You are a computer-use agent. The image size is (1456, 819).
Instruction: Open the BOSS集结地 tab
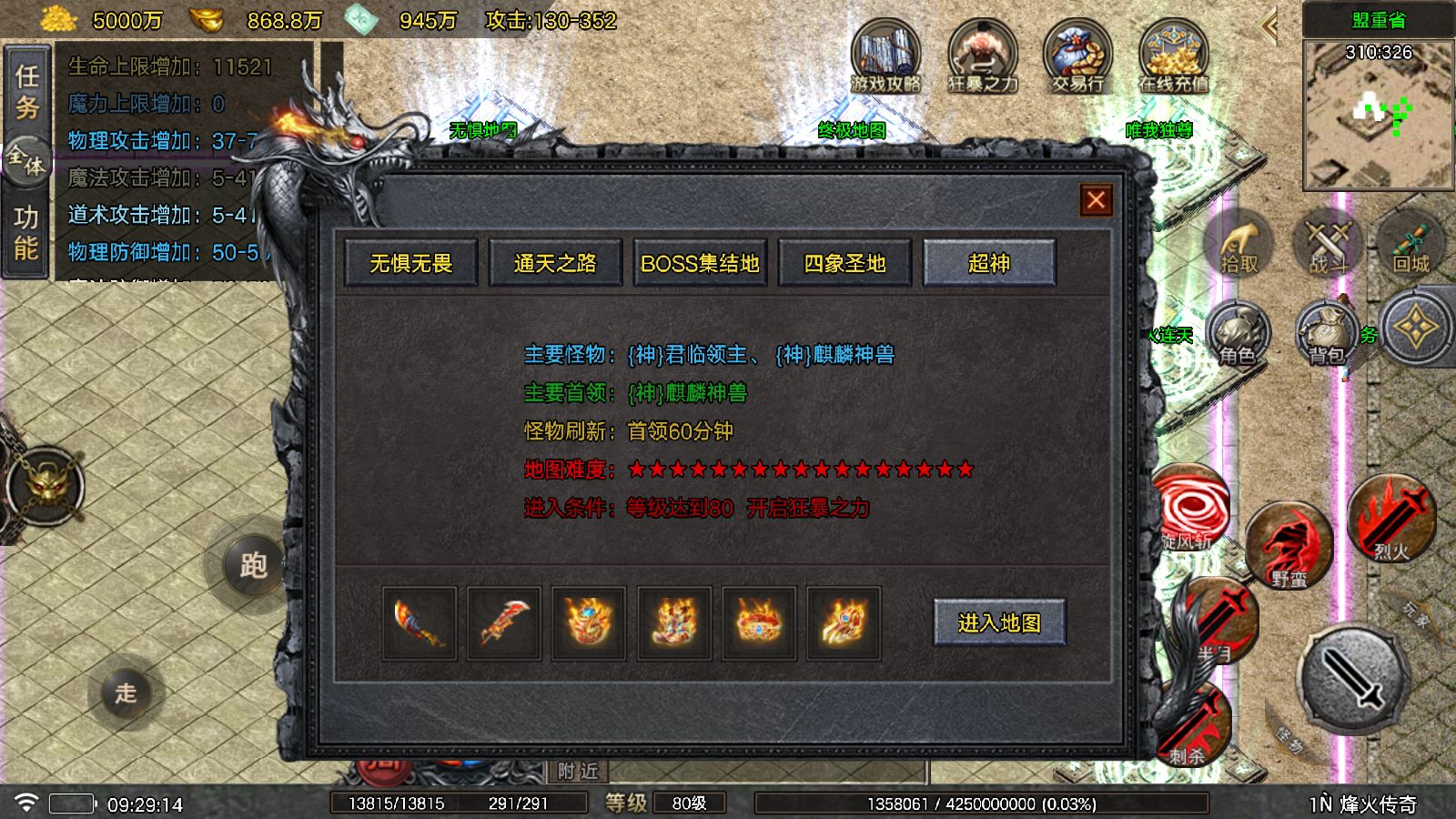(x=700, y=264)
